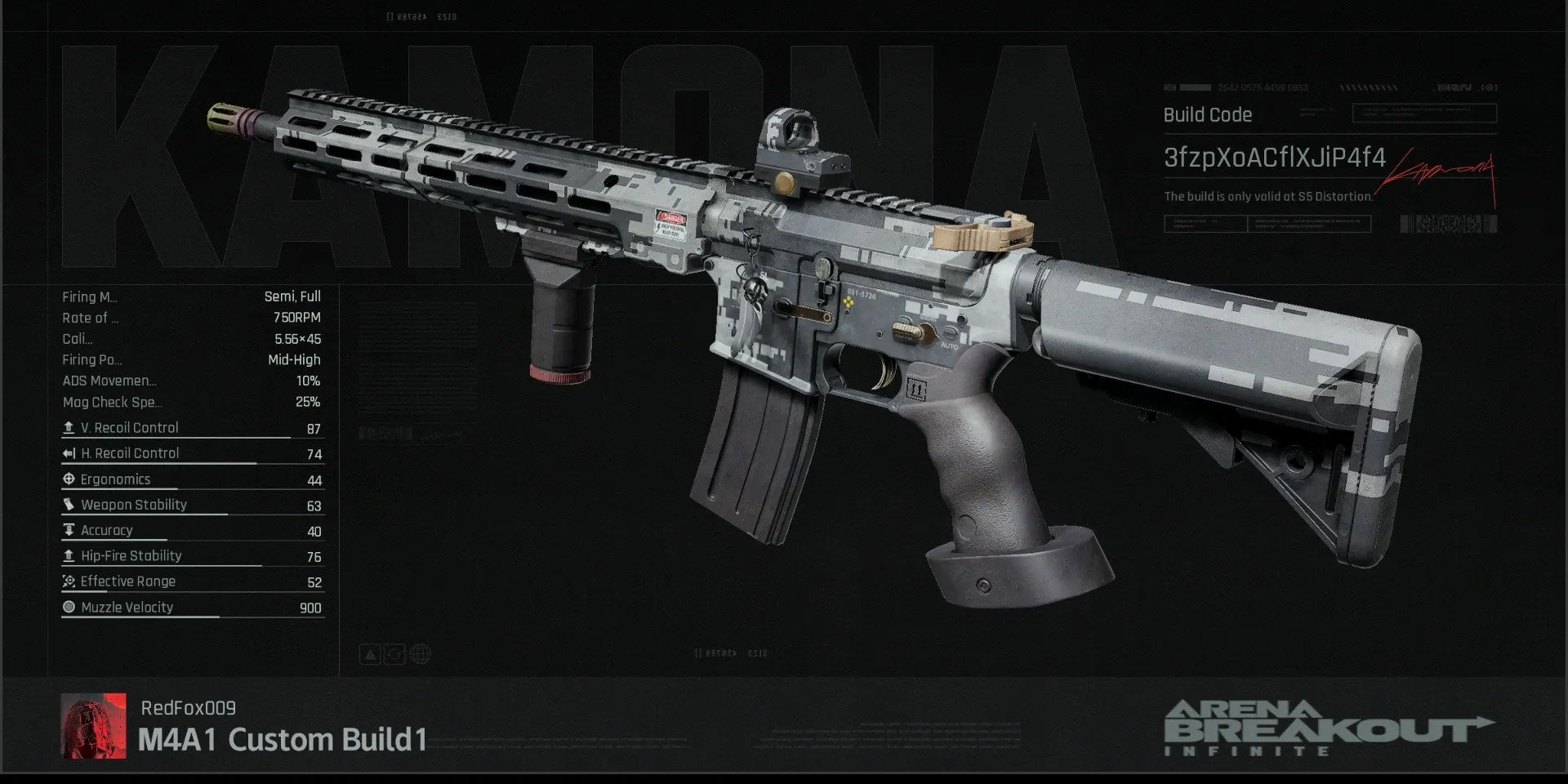The image size is (1568, 784).
Task: Click the M4A1 Custom Build 1 title
Action: [283, 740]
